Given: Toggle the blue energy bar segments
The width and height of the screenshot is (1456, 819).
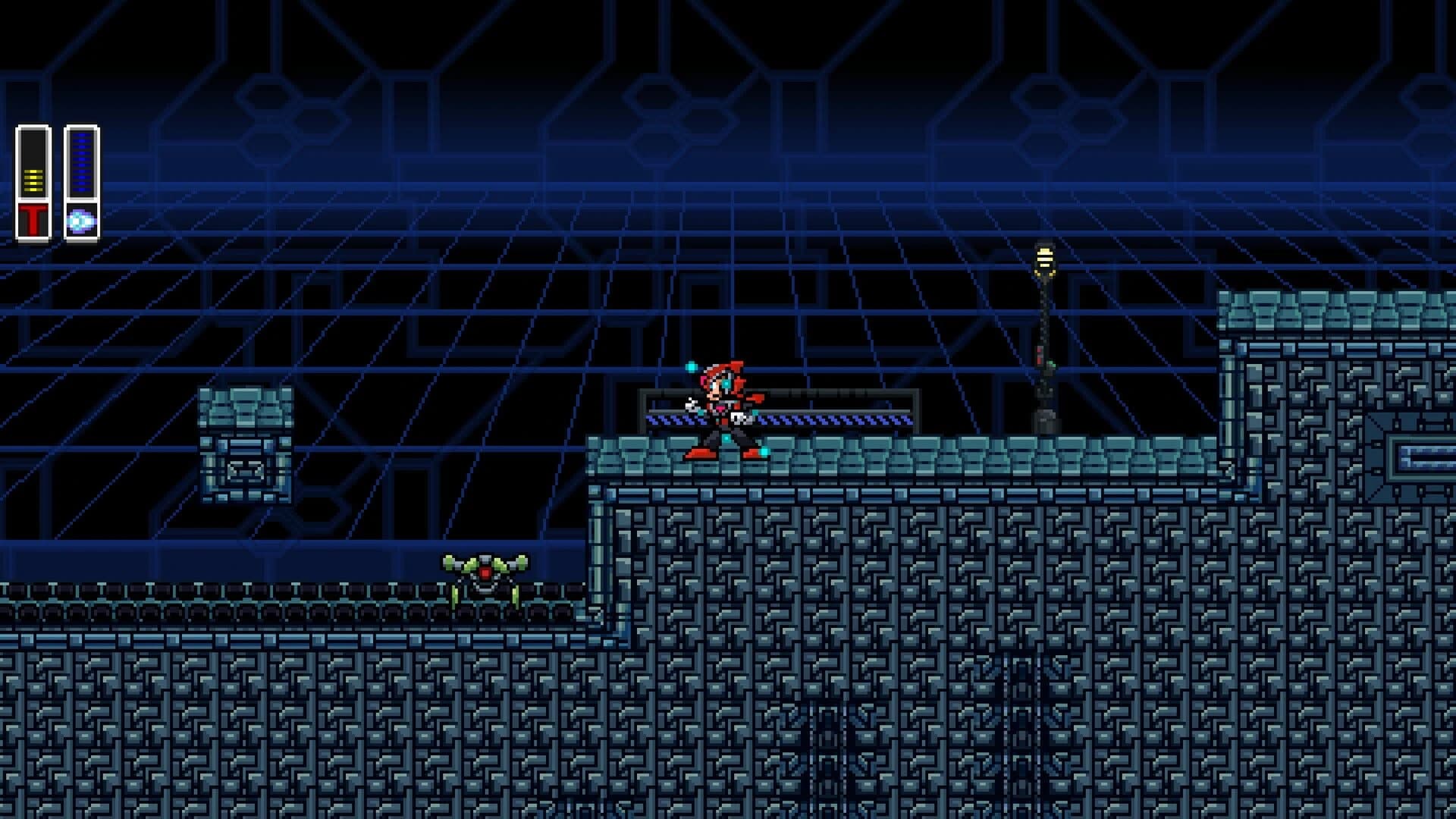Looking at the screenshot, I should [x=82, y=163].
